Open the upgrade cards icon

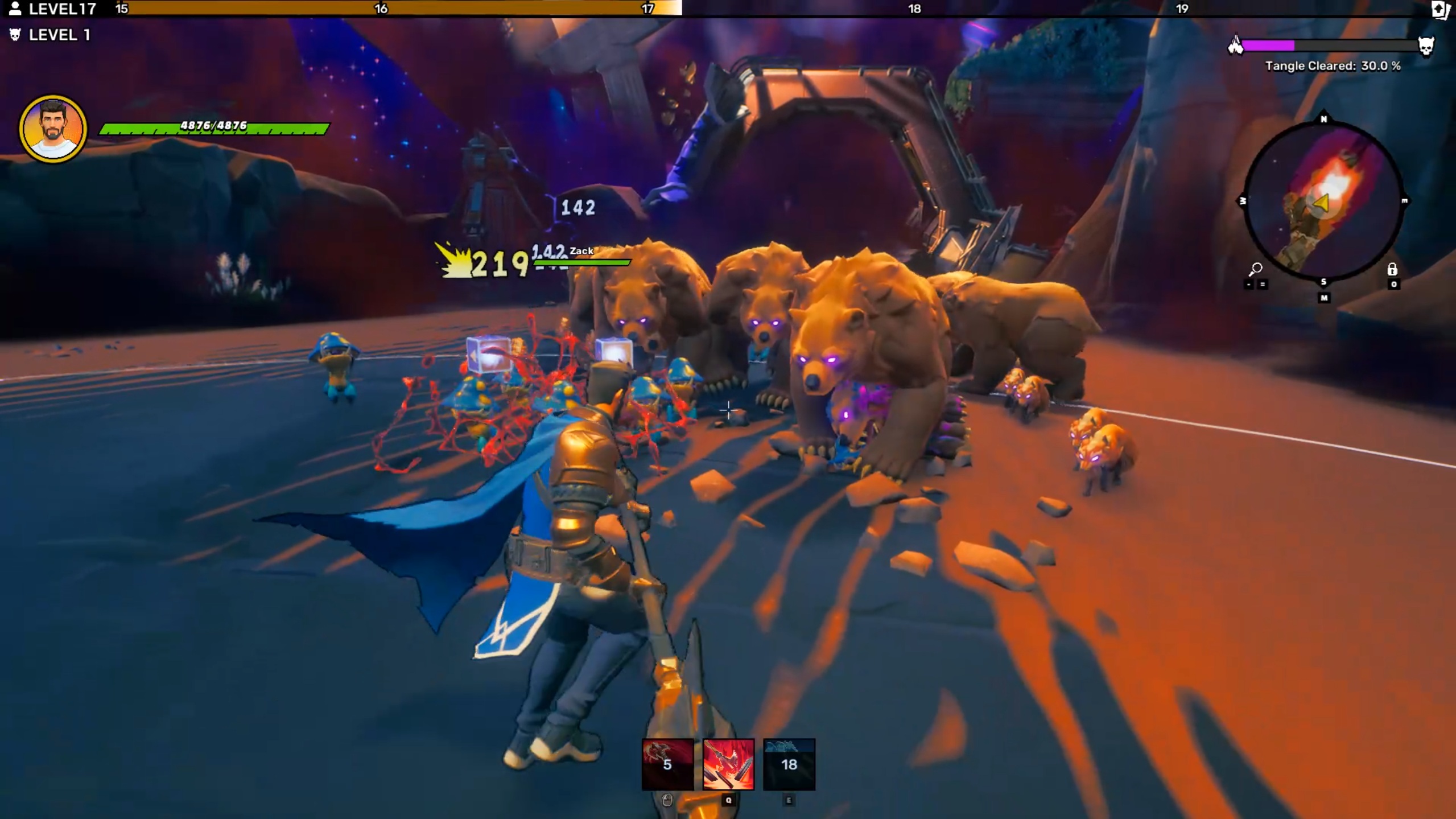coord(1441,10)
